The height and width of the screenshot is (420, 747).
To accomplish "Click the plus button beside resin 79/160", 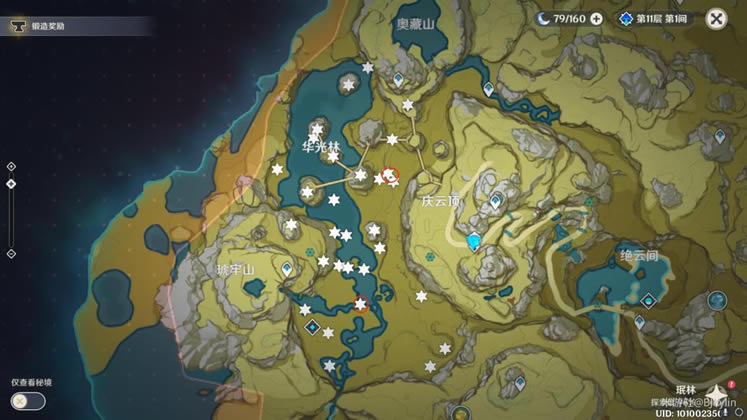I will coord(596,18).
